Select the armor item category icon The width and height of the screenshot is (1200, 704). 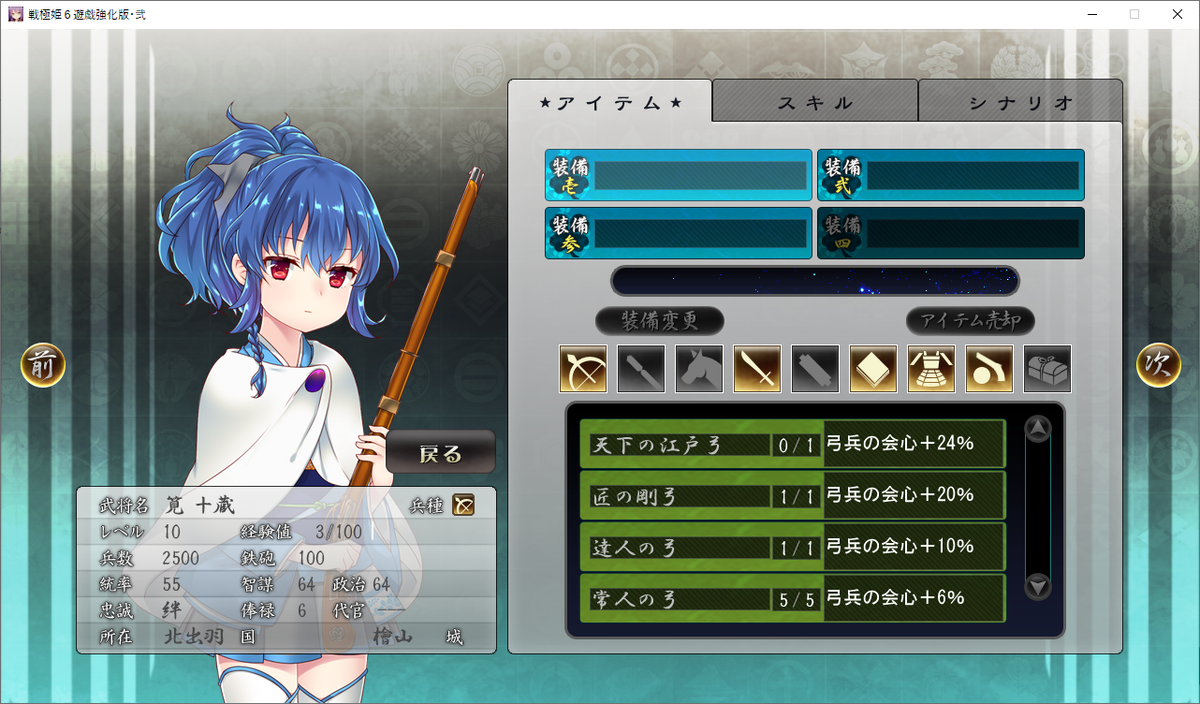931,369
